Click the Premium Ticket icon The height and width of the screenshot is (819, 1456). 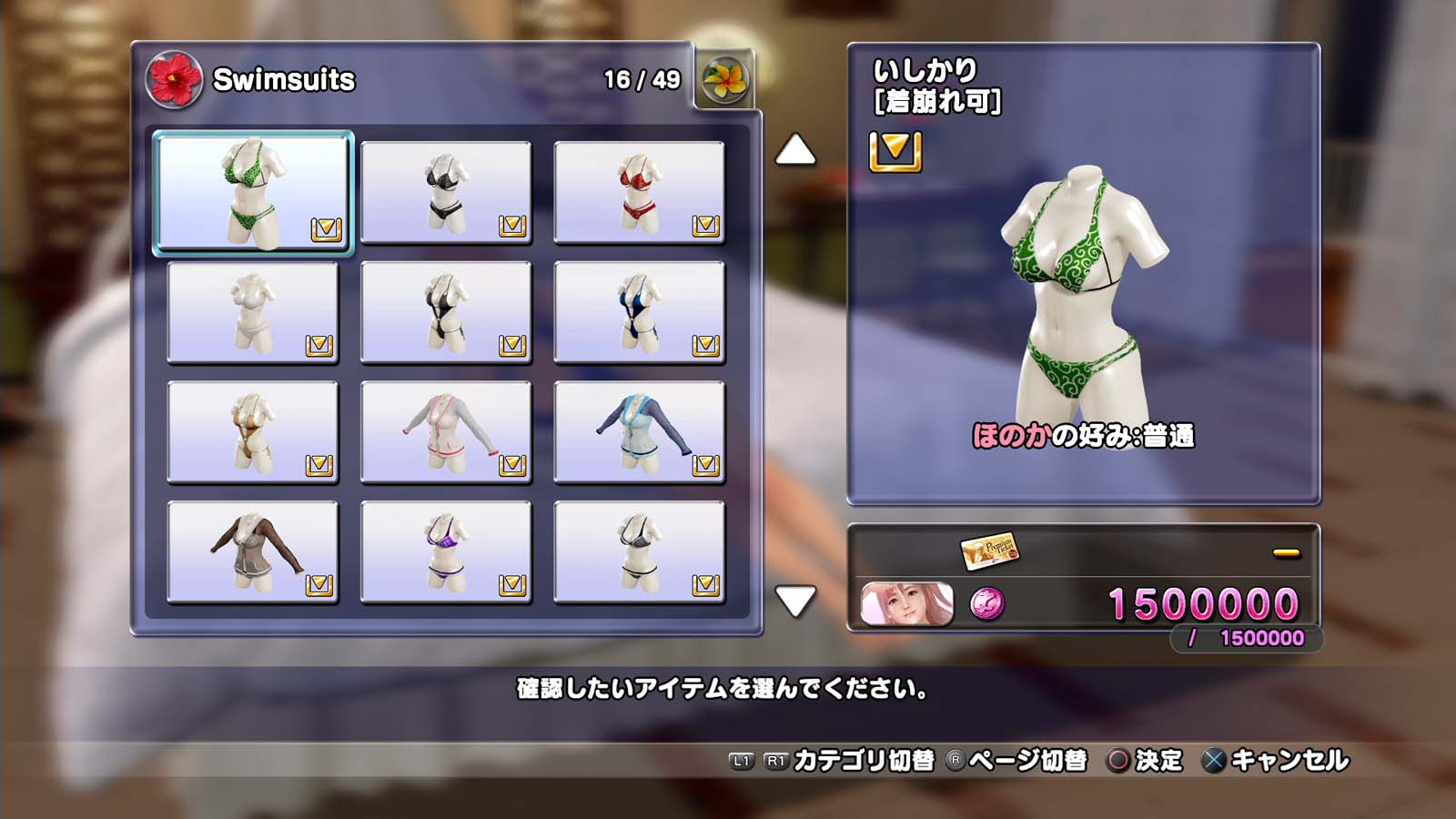click(x=988, y=551)
